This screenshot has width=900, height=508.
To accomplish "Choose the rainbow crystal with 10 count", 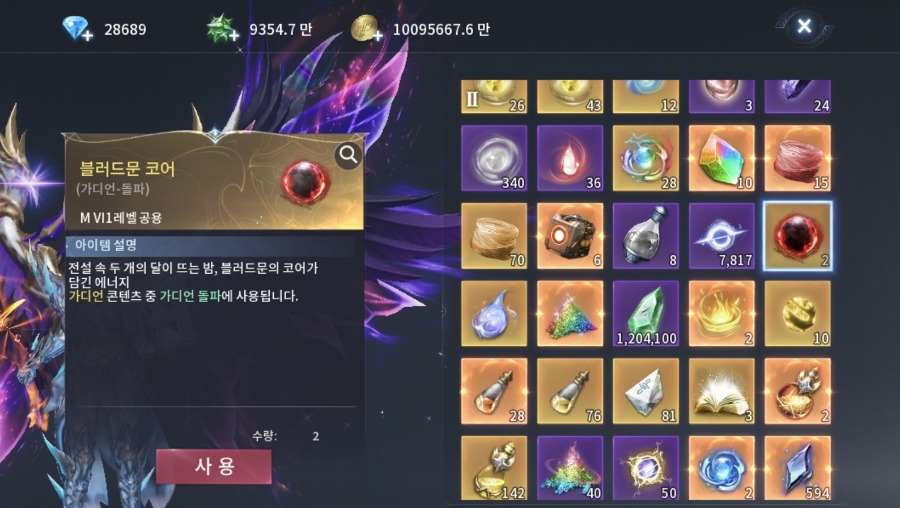I will [x=721, y=158].
